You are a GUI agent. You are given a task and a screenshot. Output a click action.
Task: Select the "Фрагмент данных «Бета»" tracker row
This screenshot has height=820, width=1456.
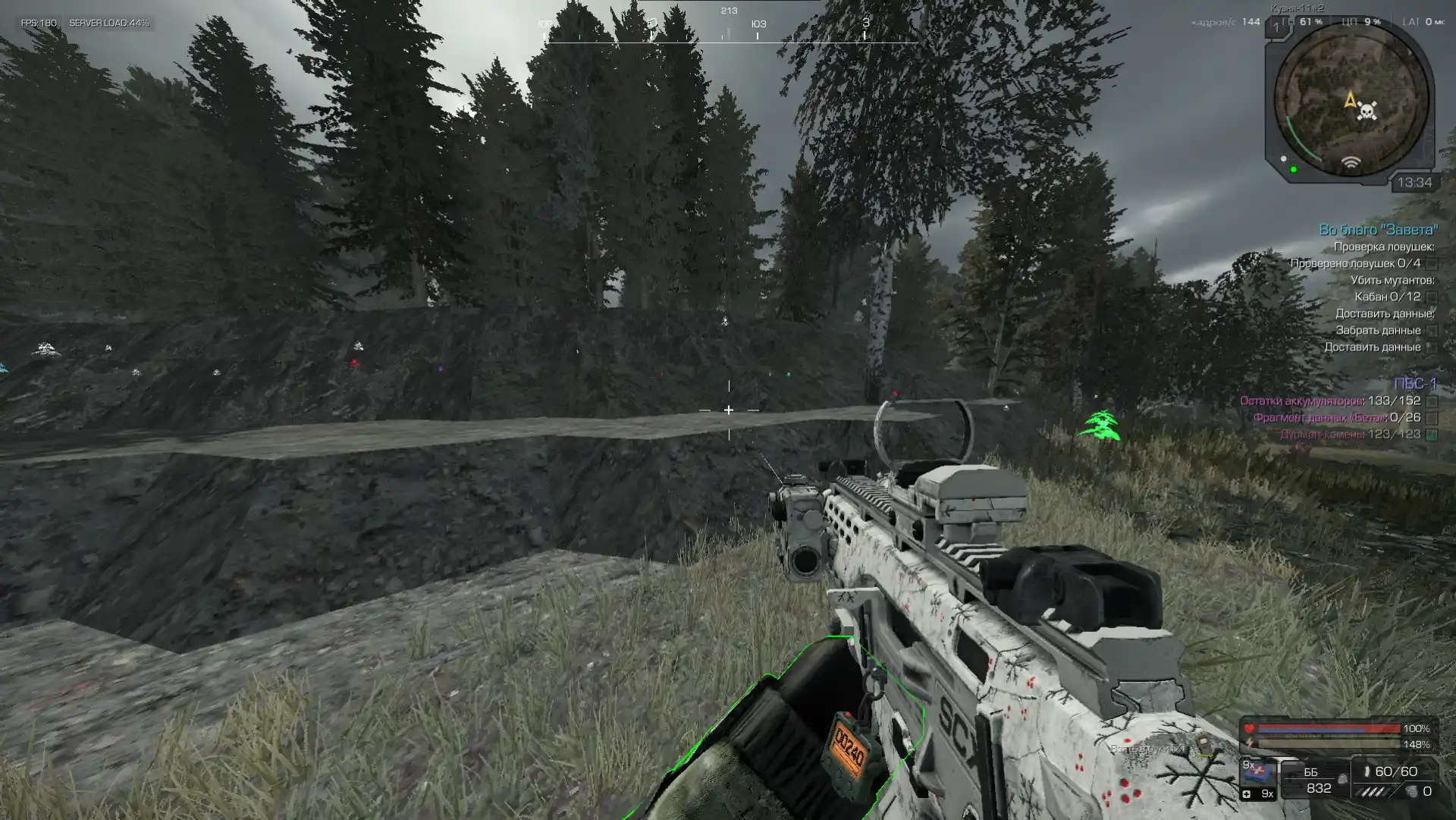tap(1336, 417)
